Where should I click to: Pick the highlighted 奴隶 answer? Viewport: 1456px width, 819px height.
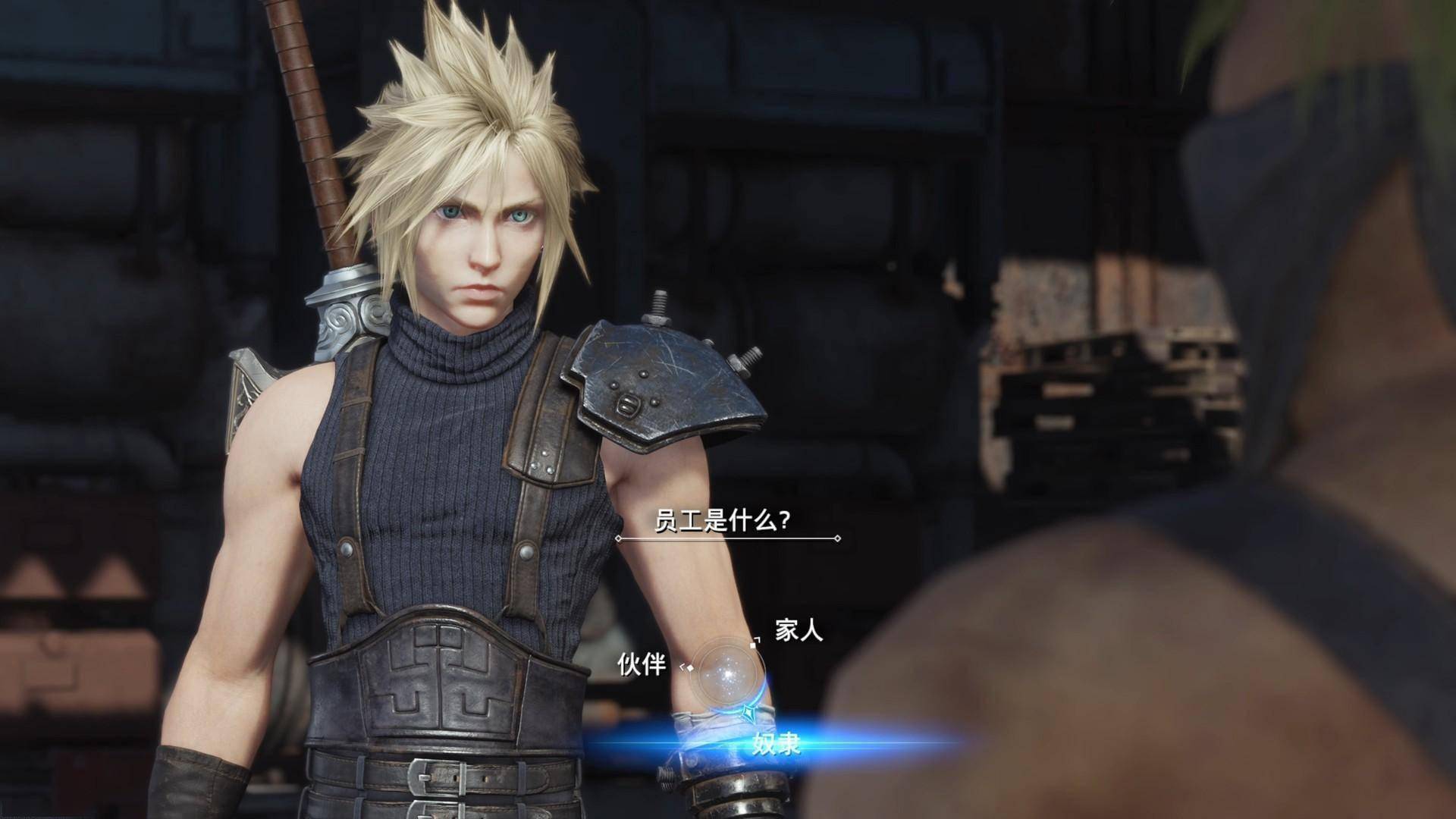click(776, 744)
